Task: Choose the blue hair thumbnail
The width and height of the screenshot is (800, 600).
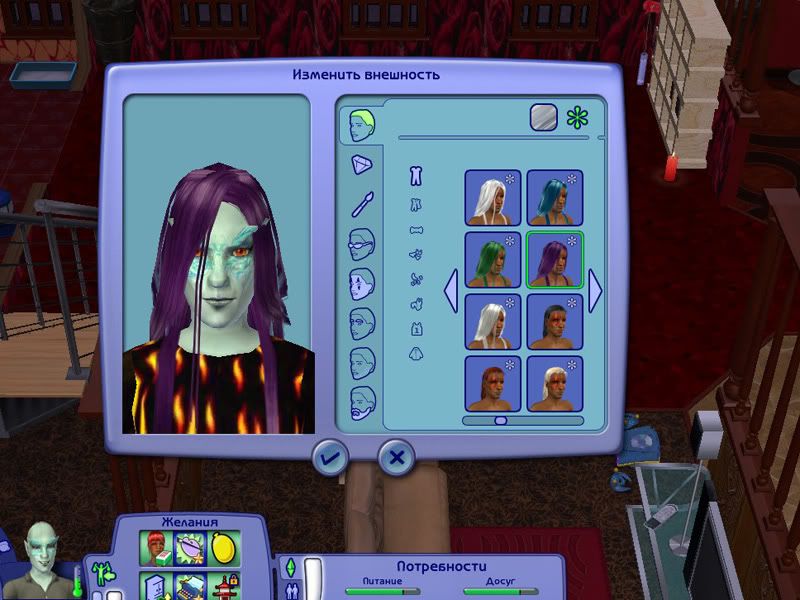Action: (555, 197)
